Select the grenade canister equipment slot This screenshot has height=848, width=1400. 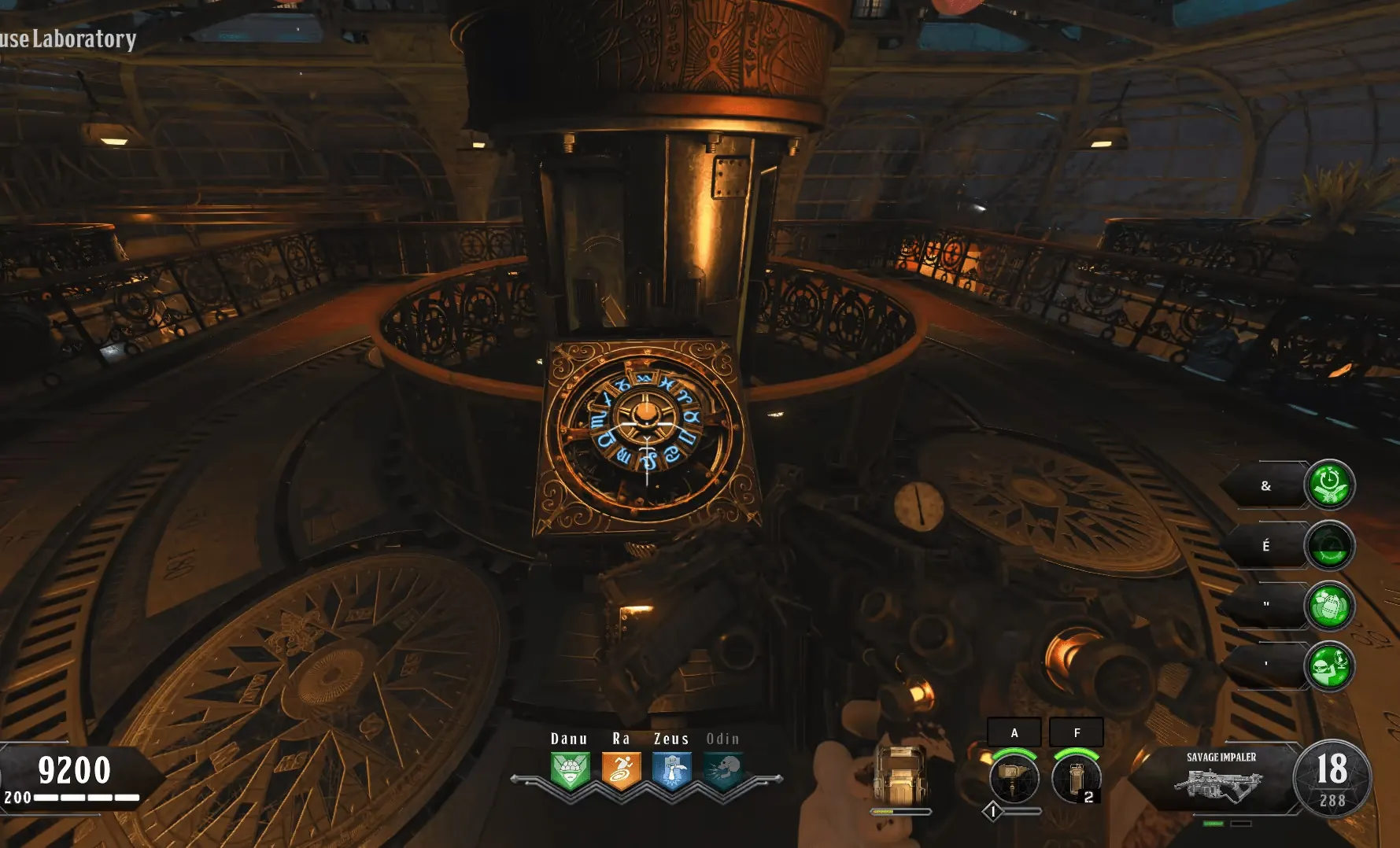pyautogui.click(x=1075, y=777)
